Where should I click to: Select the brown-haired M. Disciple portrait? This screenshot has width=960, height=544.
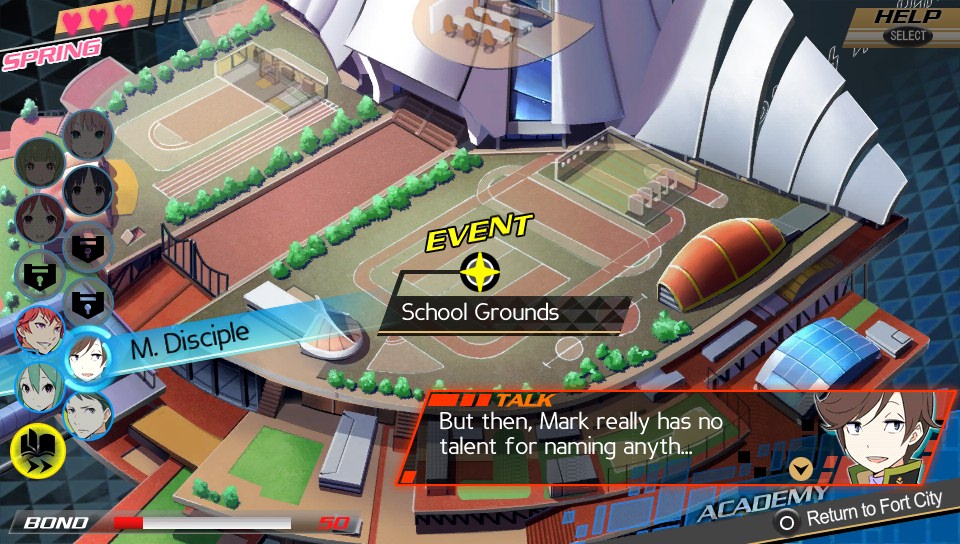87,358
